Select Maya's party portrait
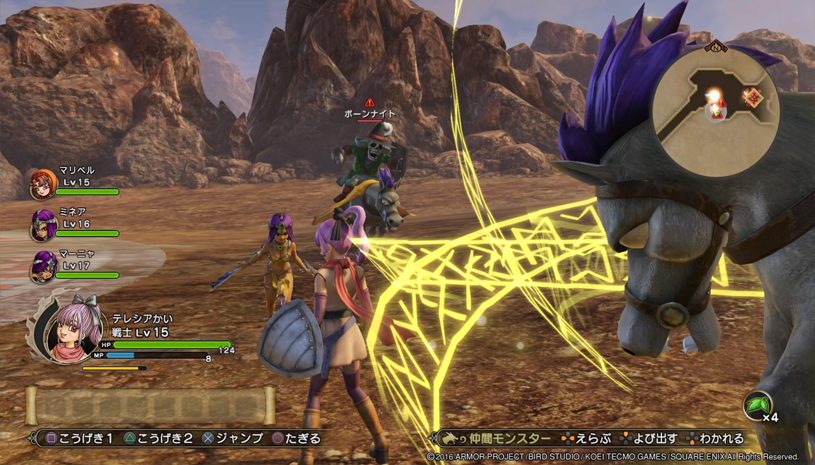Image resolution: width=815 pixels, height=465 pixels. pyautogui.click(x=43, y=267)
